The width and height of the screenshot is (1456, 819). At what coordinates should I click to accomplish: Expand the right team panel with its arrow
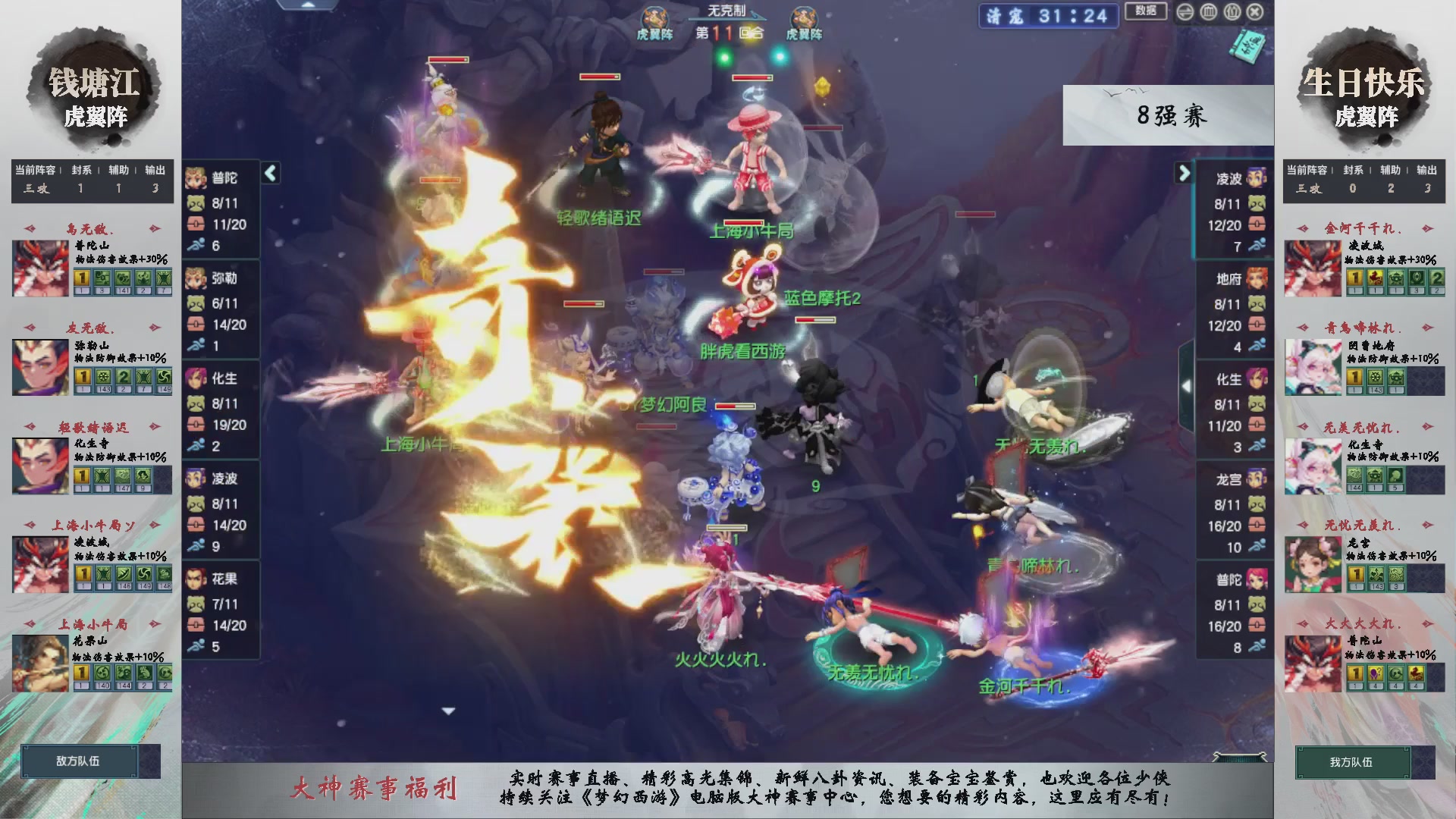pyautogui.click(x=1185, y=173)
